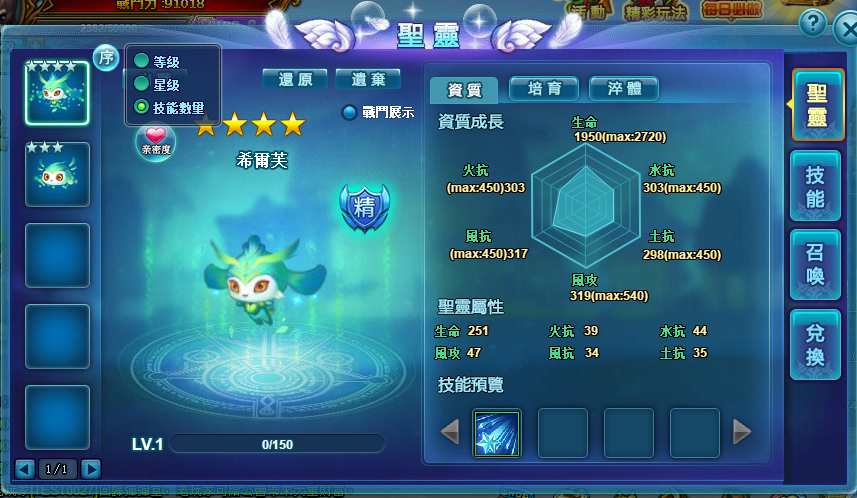Select the blue ice skill icon
This screenshot has width=857, height=498.
(x=496, y=433)
